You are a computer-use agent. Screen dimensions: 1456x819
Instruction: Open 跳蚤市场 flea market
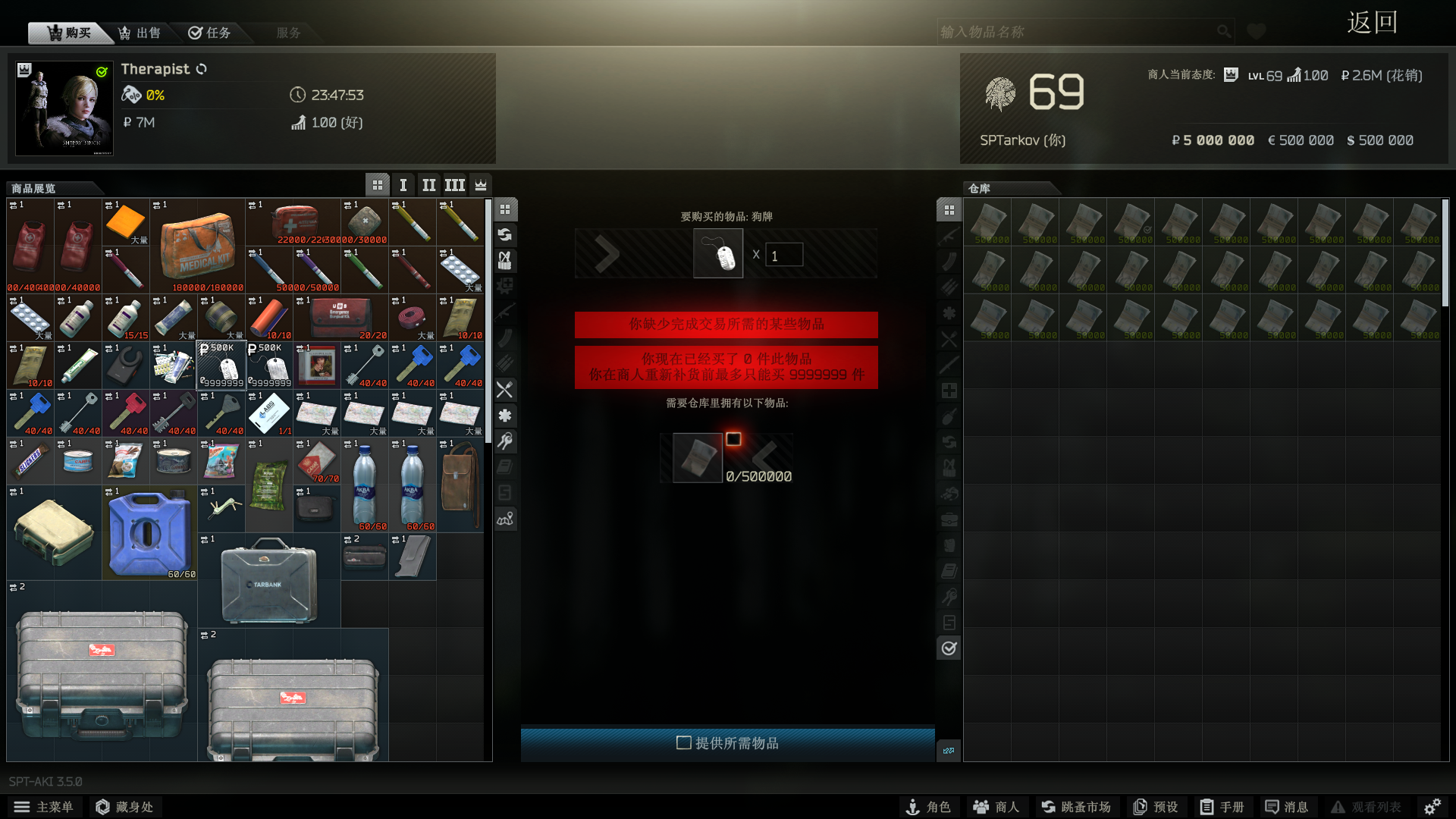pos(1076,807)
